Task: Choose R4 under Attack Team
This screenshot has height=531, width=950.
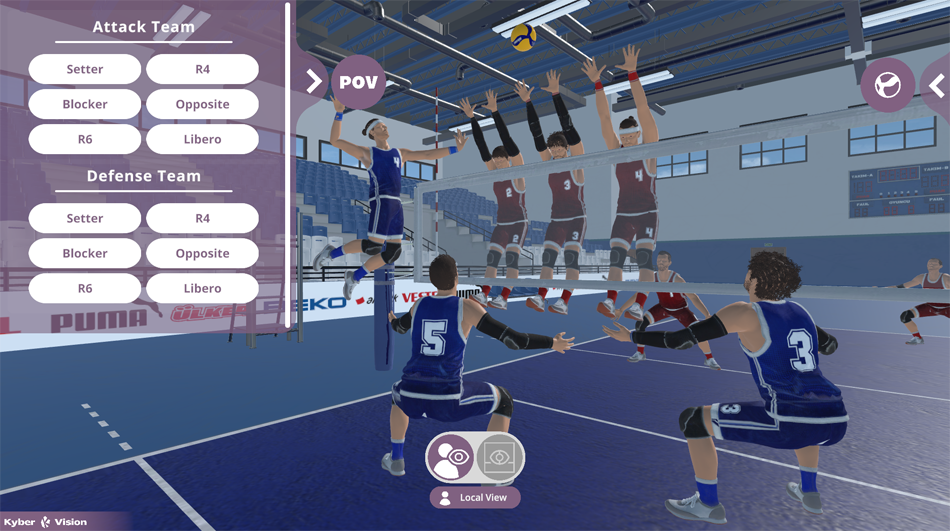Action: (202, 69)
